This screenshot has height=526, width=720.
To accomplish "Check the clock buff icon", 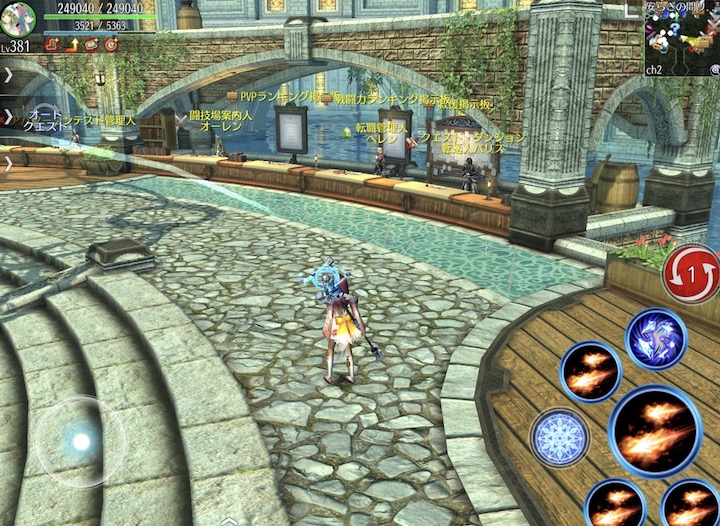I will coord(111,44).
